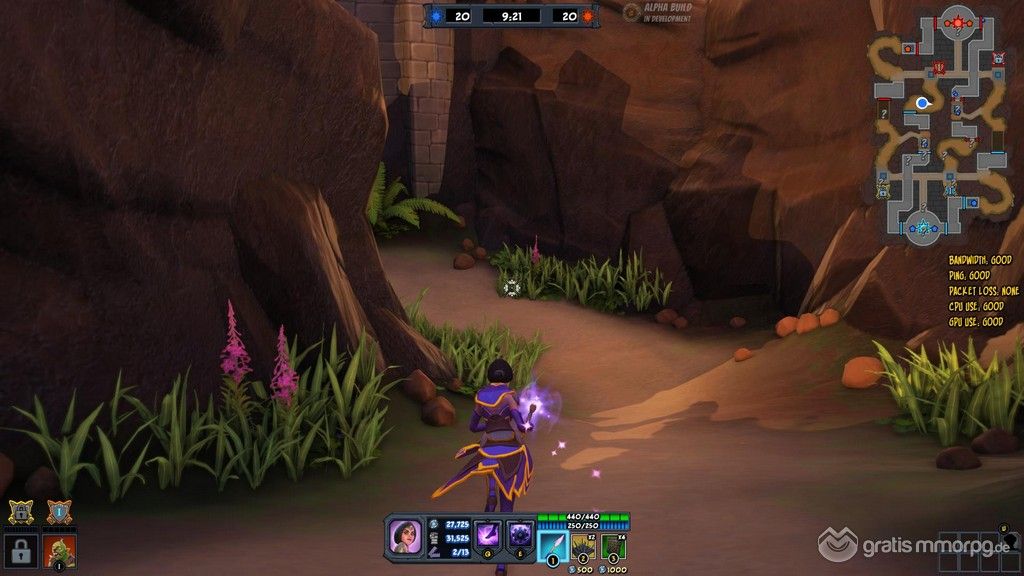Image resolution: width=1024 pixels, height=576 pixels.
Task: Select the orc minion card
Action: pos(59,549)
